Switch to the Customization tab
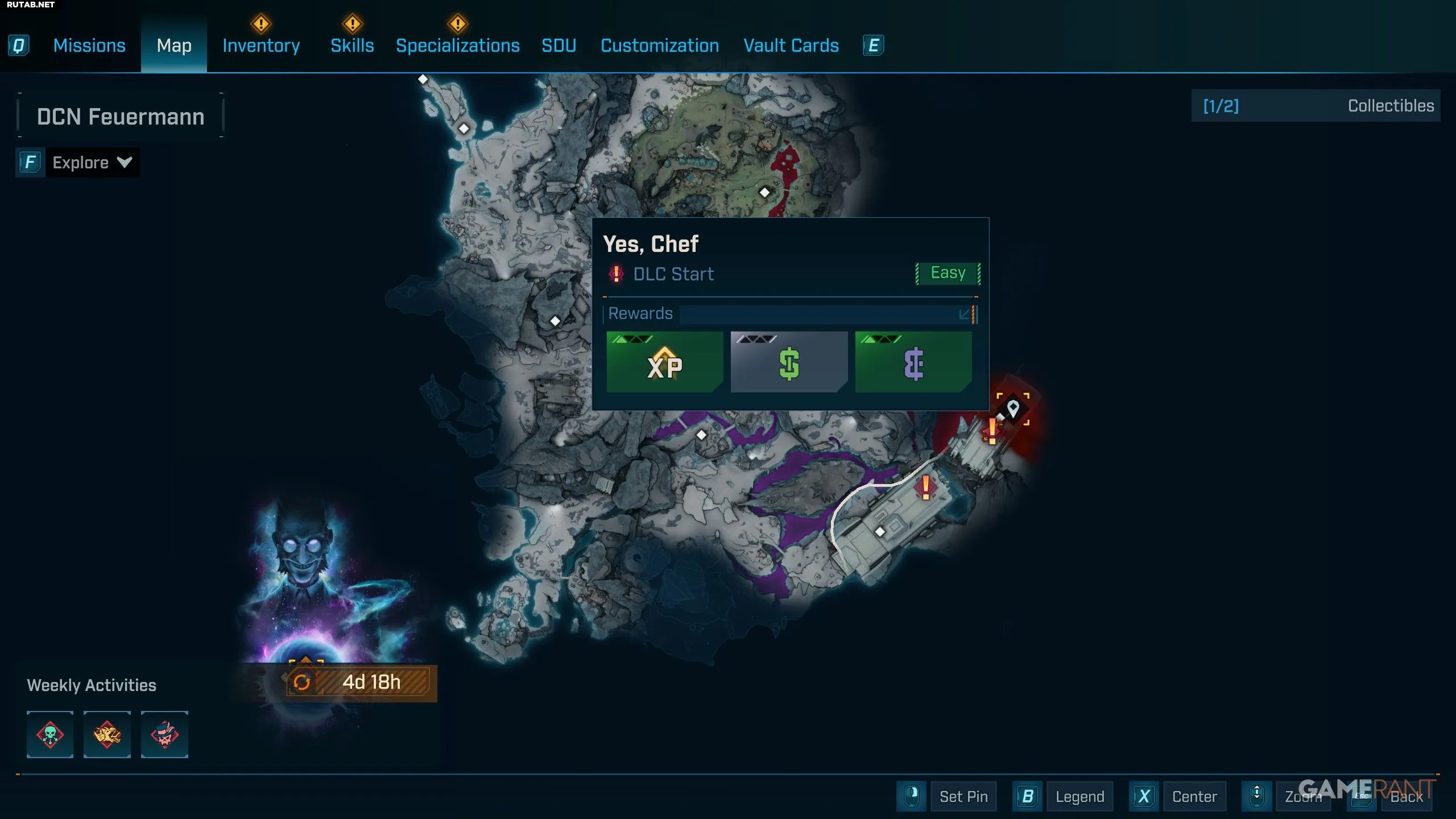 pos(660,45)
